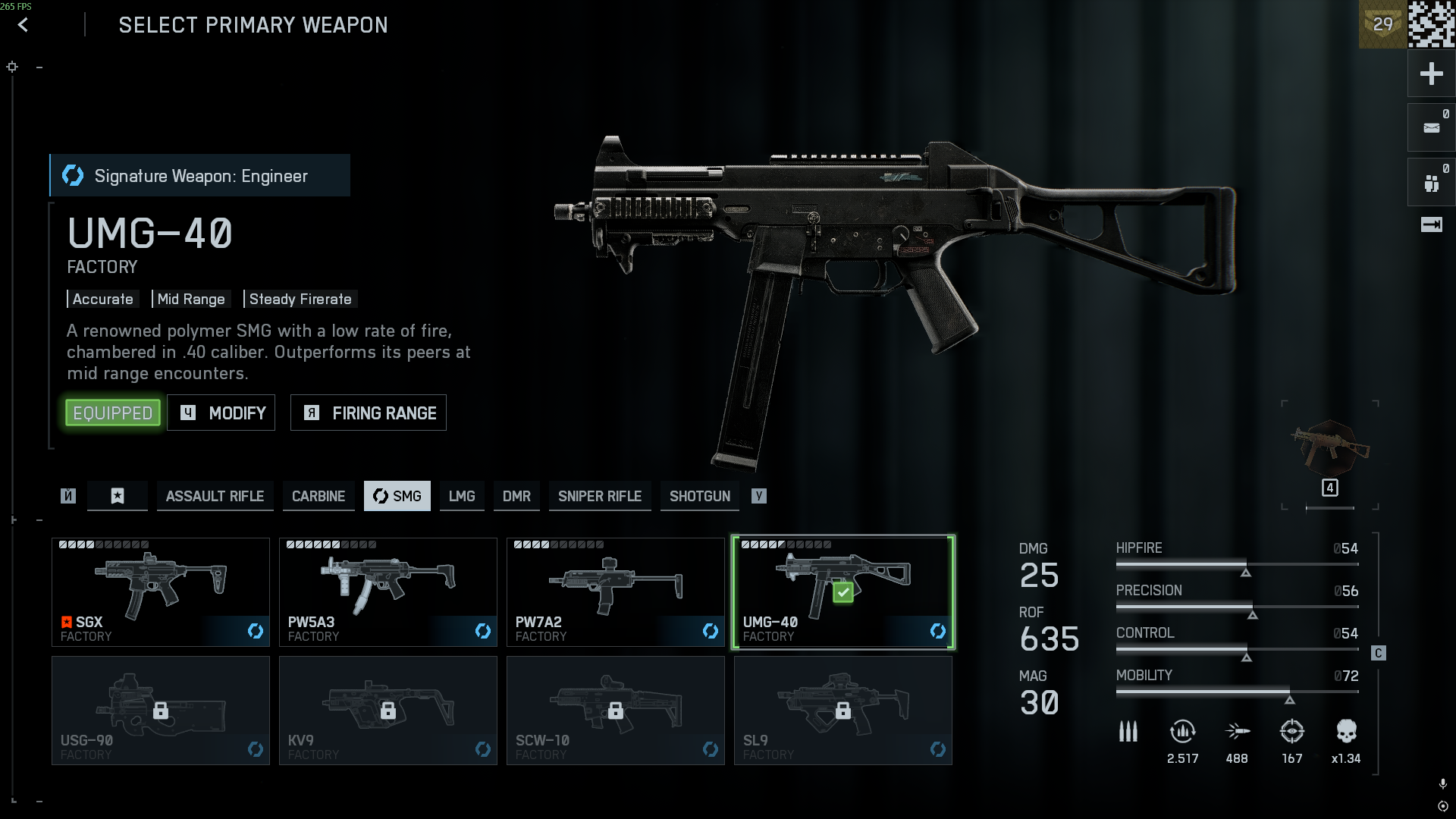The width and height of the screenshot is (1456, 819).
Task: Pick the PW7A2 submachine gun
Action: (616, 592)
